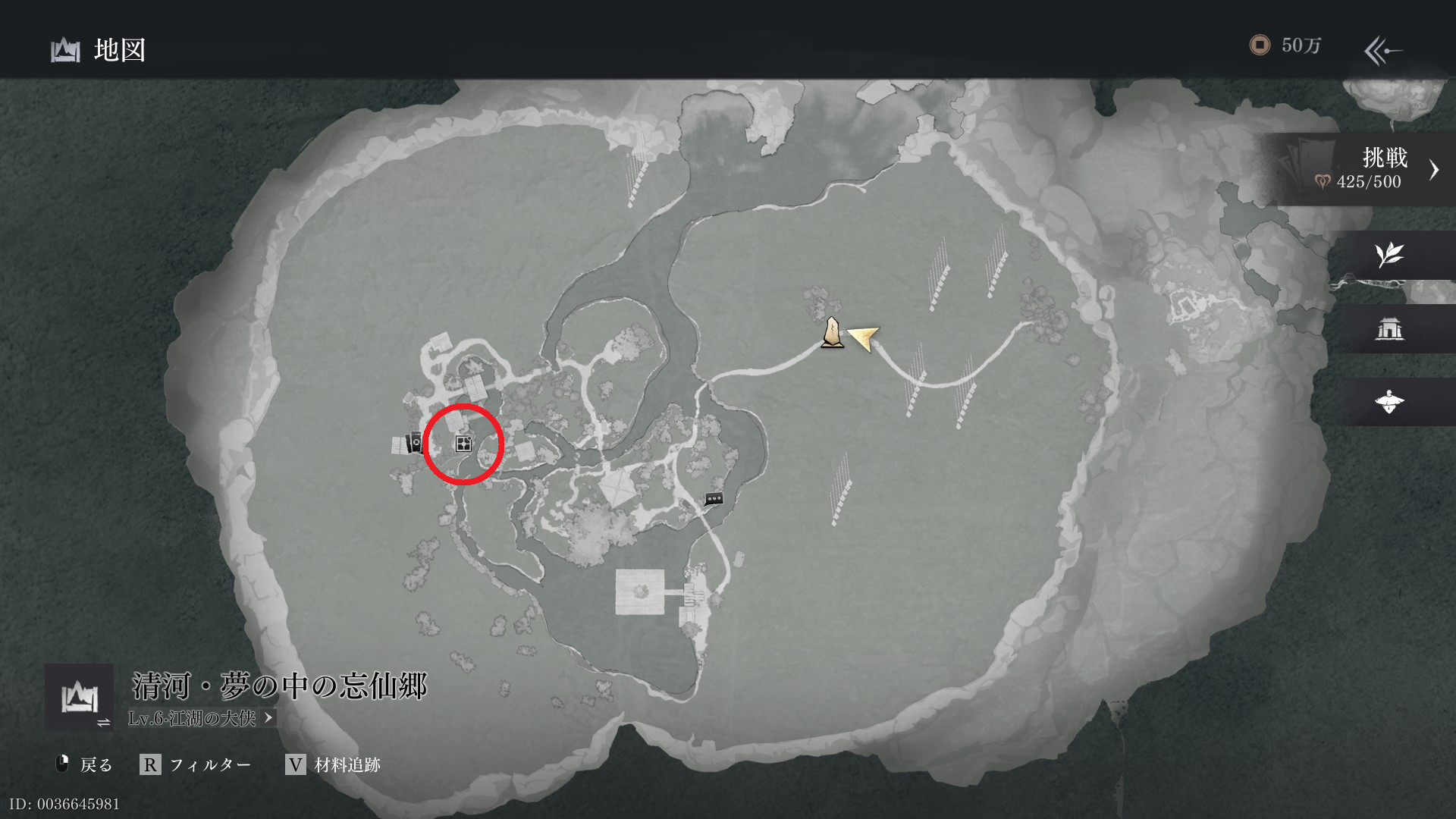1456x819 pixels.
Task: Open the Lv.6 江湖の大侠 exploration level
Action: point(201,718)
